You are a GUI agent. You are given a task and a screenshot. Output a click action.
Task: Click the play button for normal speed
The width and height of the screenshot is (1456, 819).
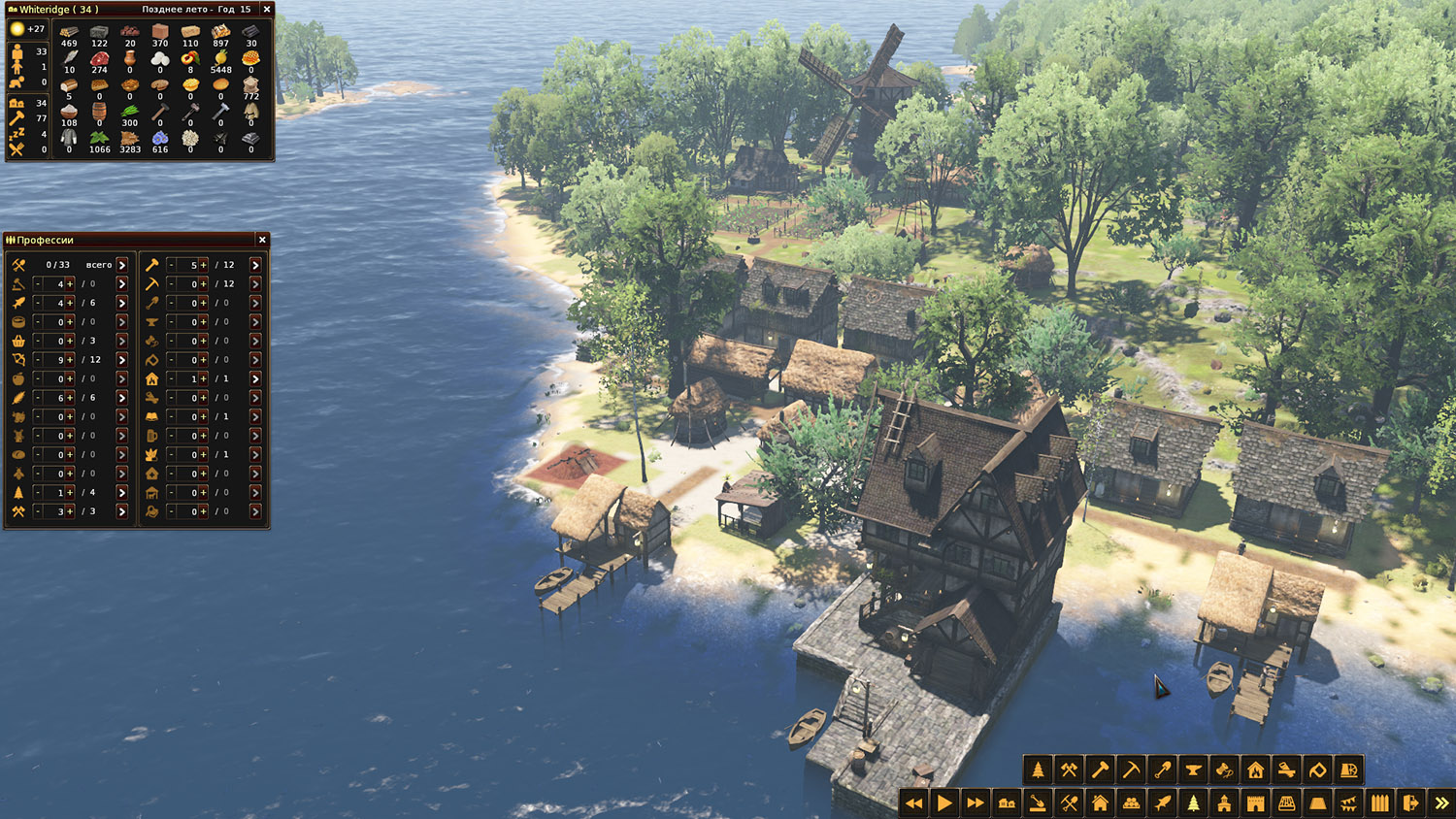tap(944, 803)
